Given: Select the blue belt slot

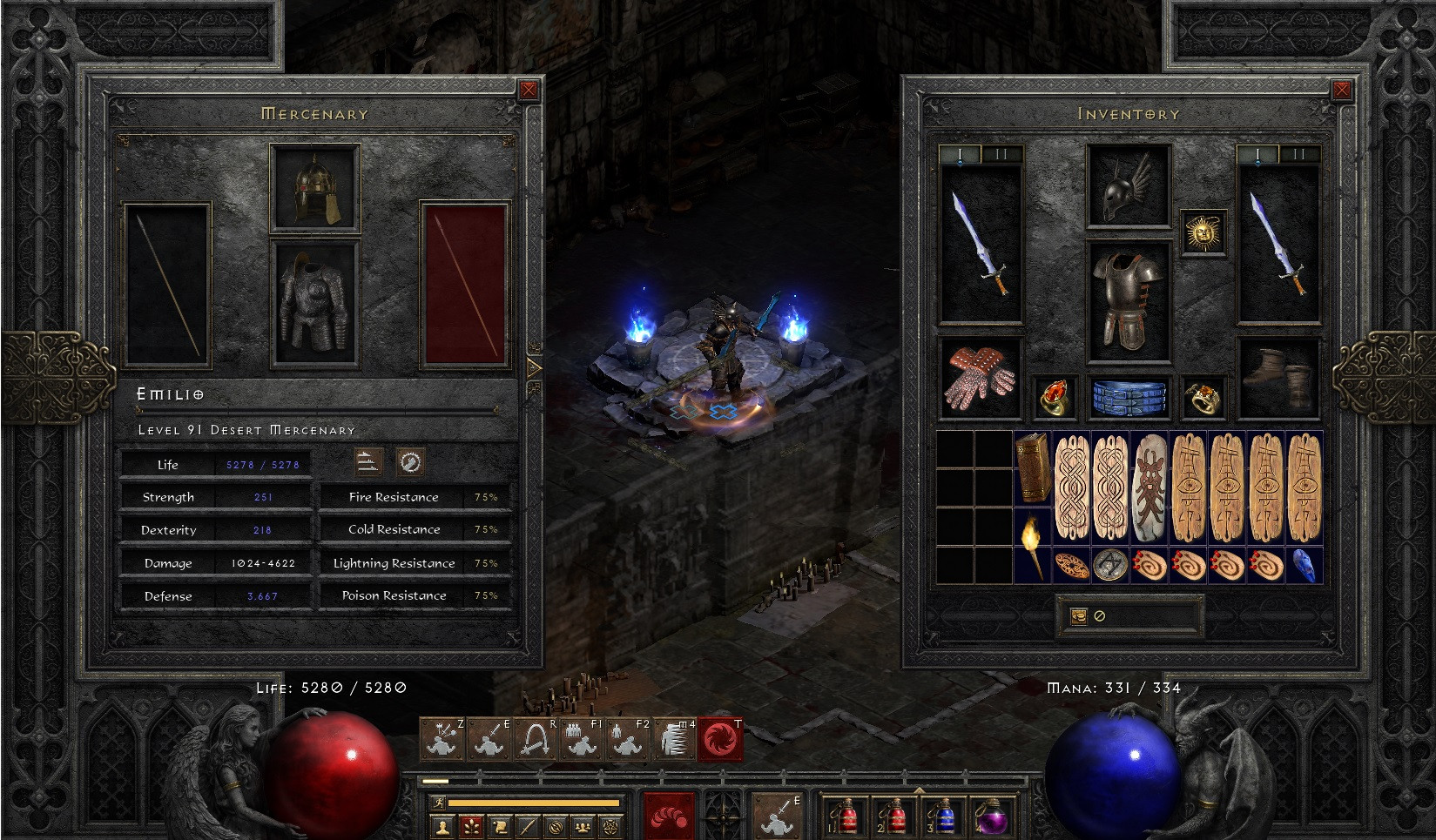Looking at the screenshot, I should pyautogui.click(x=1129, y=397).
